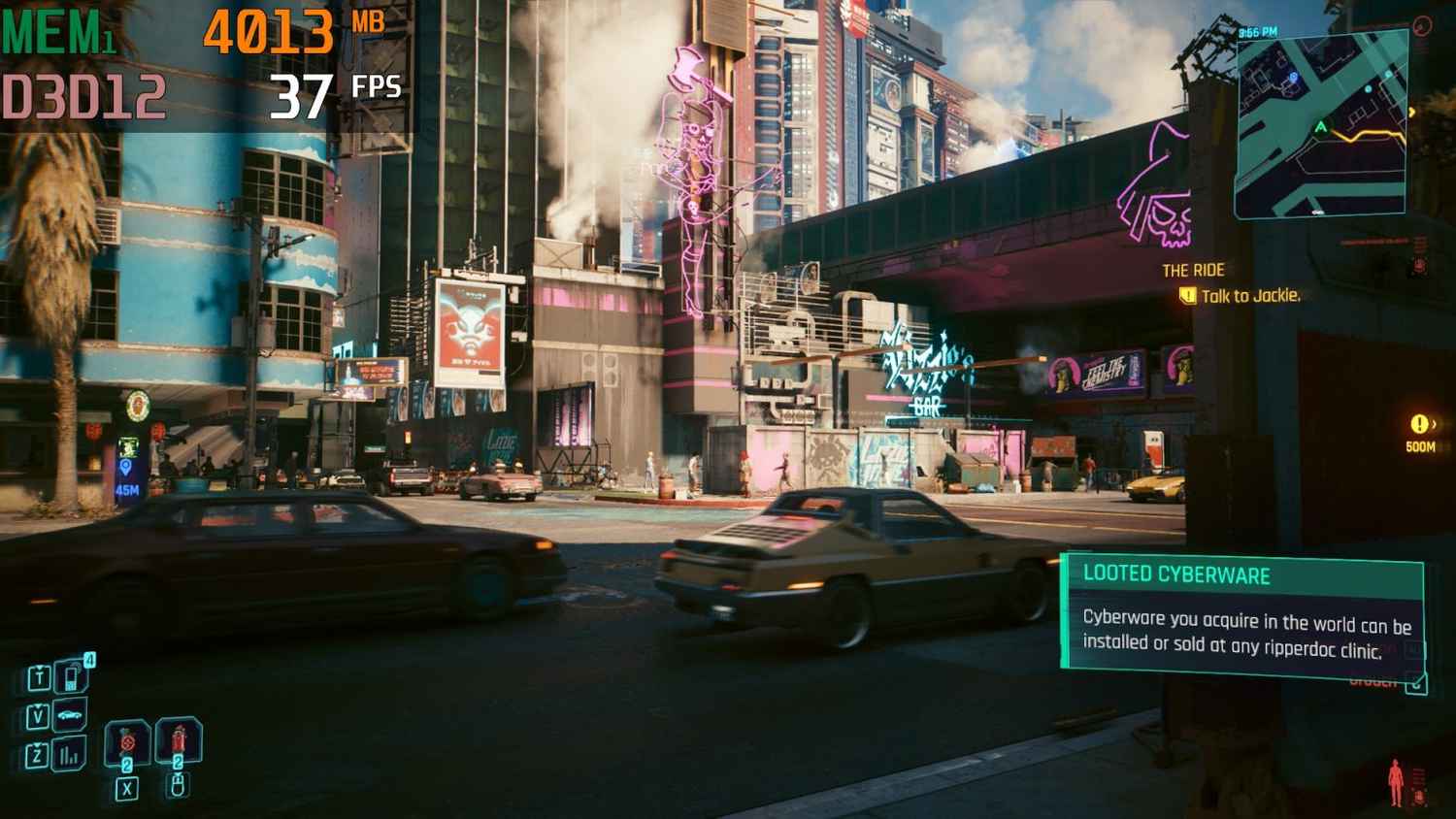1456x819 pixels.
Task: Click the stats bars icon near the Z key
Action: [69, 755]
